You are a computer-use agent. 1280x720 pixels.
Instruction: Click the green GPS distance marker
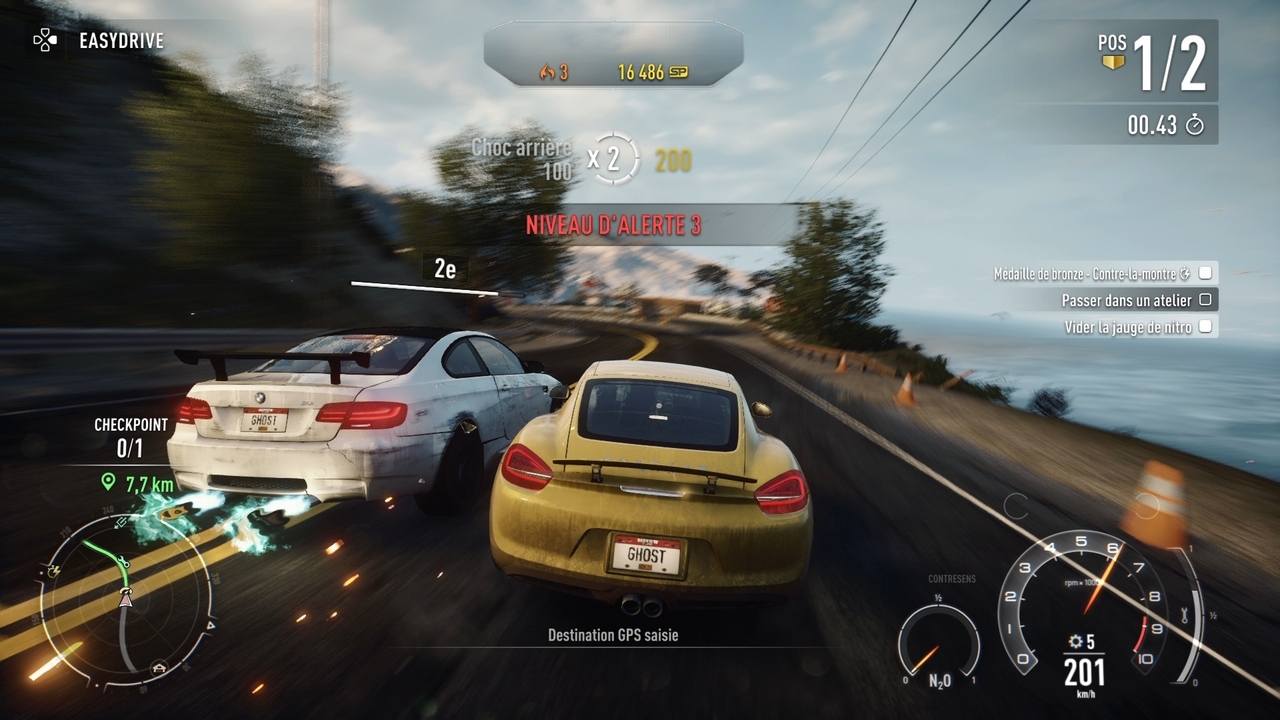coord(108,483)
